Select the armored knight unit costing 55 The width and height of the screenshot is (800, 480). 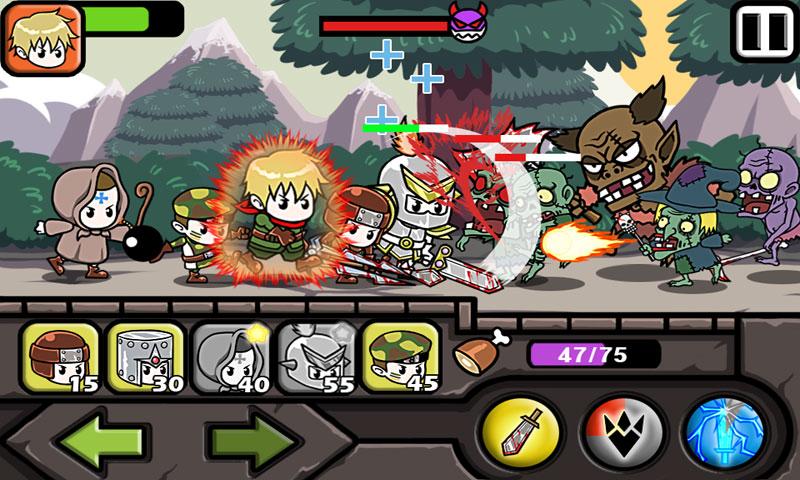click(315, 357)
